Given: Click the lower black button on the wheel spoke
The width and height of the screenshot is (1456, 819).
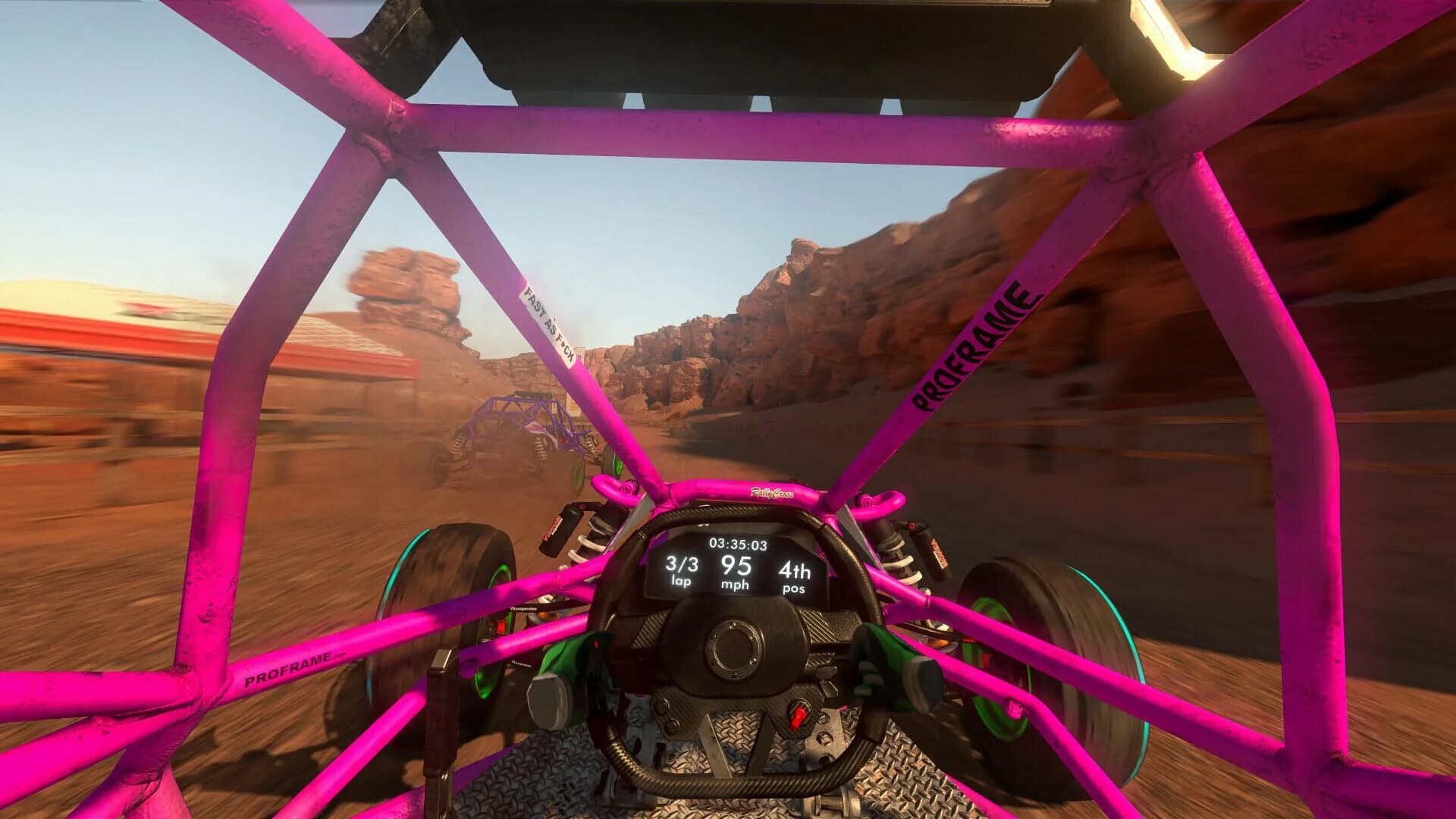Looking at the screenshot, I should 672,725.
